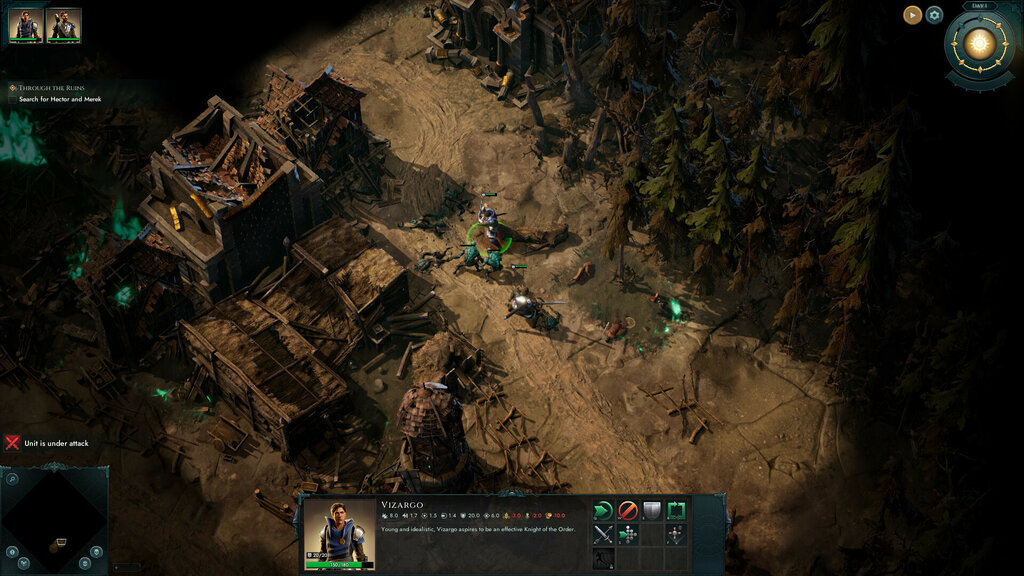Image resolution: width=1024 pixels, height=576 pixels.
Task: Activate the green arrow Move command
Action: click(x=603, y=511)
